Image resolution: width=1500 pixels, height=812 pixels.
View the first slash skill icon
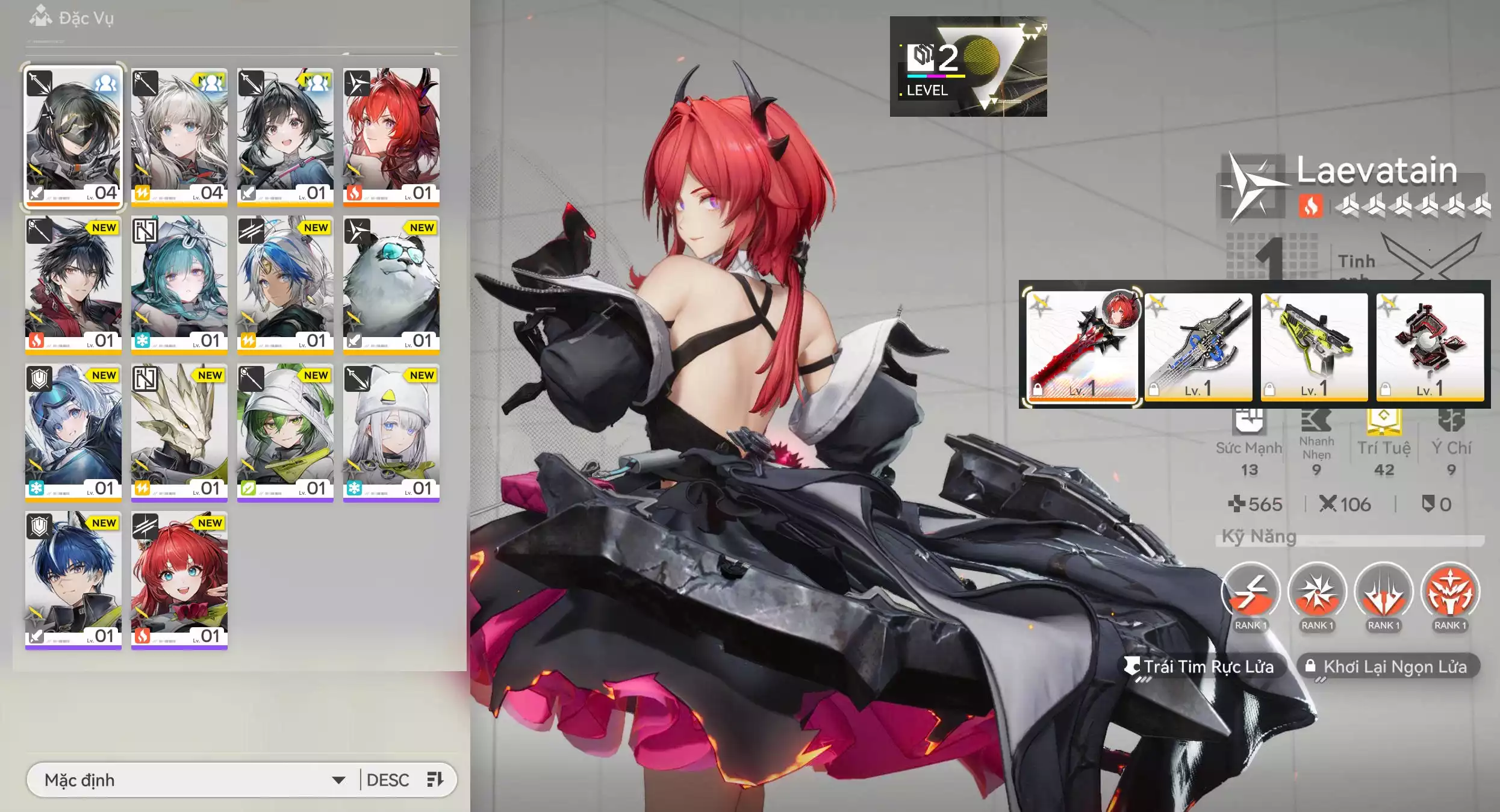coord(1250,592)
